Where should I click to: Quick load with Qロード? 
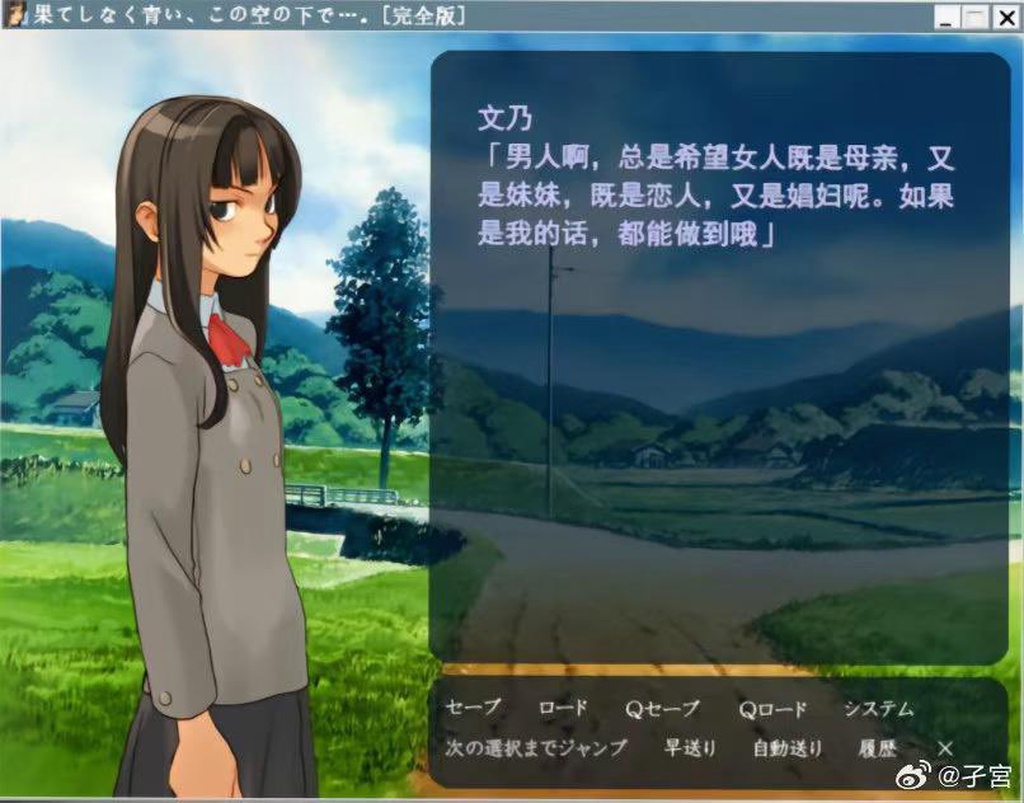click(772, 709)
